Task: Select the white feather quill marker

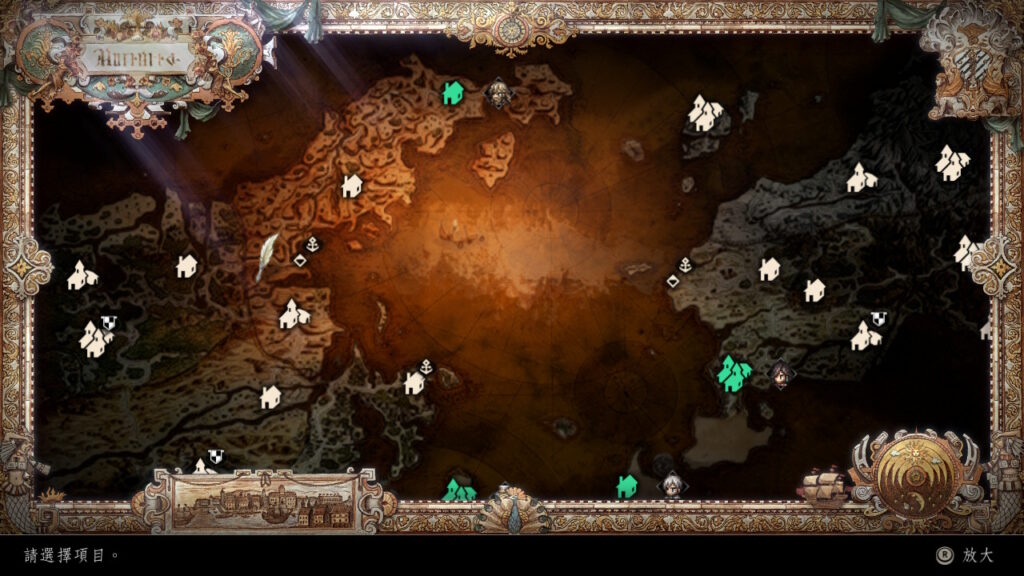Action: point(268,257)
